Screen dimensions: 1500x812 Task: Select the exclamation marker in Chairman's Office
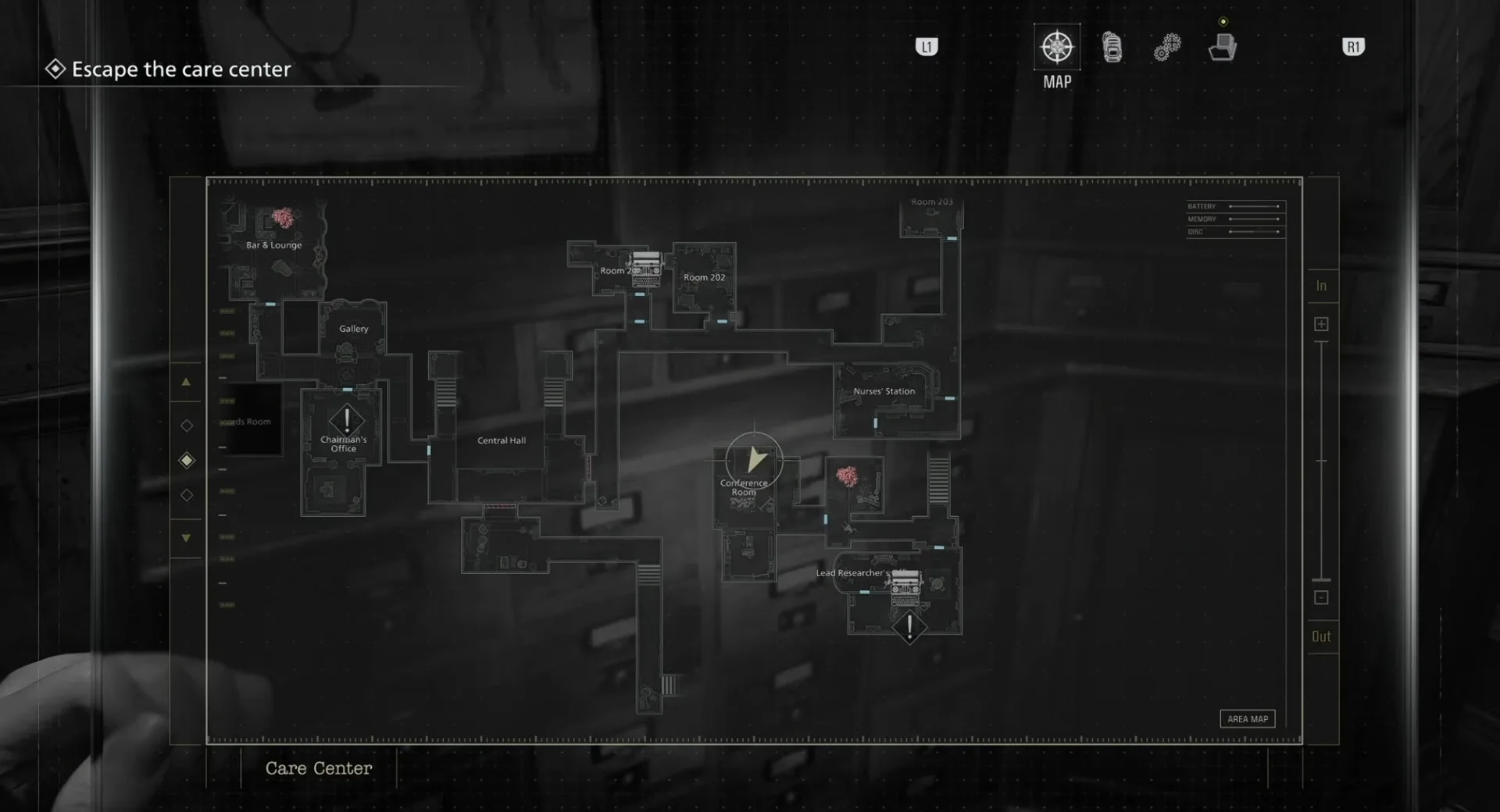[x=347, y=420]
